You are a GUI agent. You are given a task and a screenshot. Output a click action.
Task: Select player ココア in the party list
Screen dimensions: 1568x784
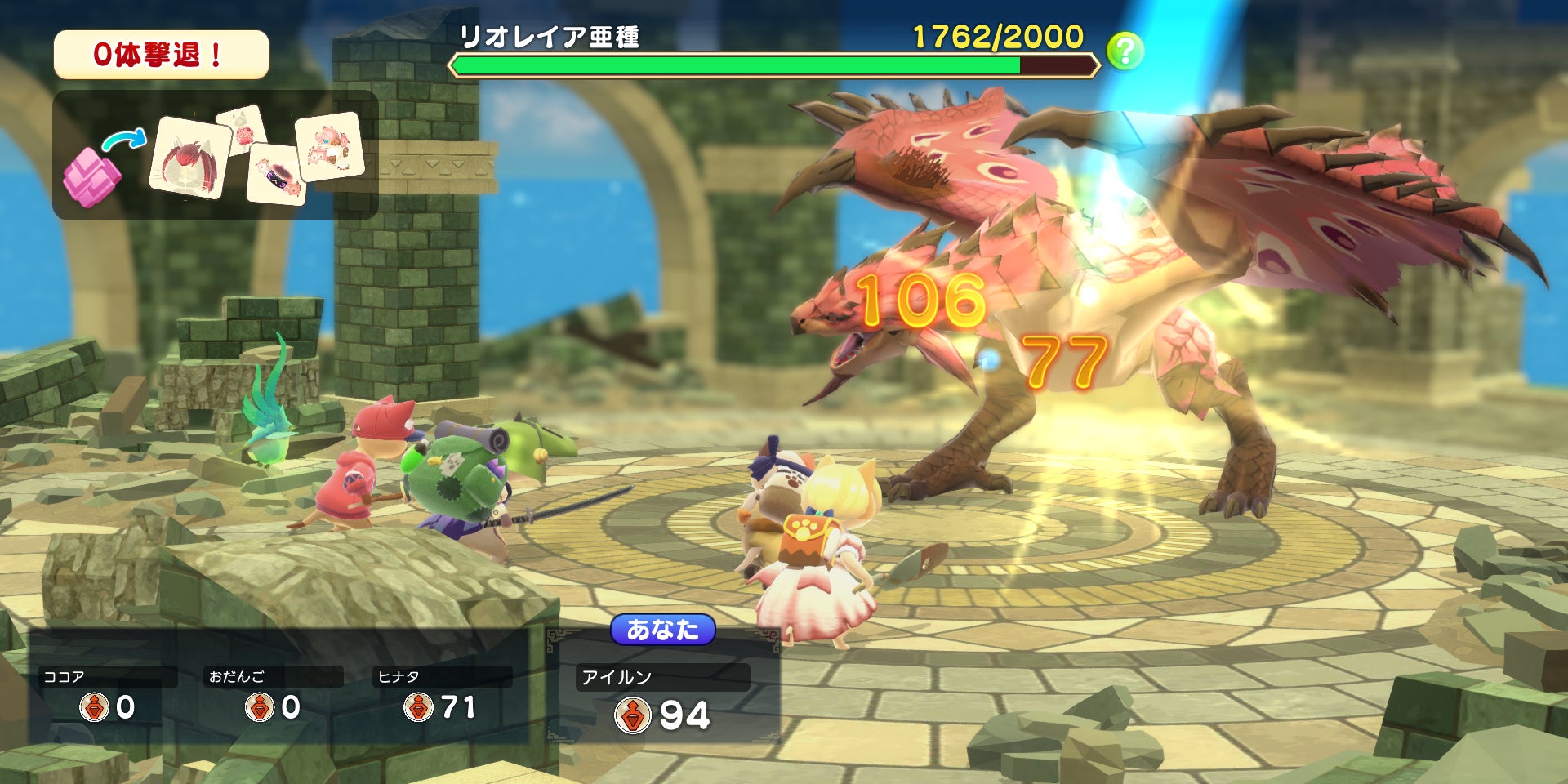pyautogui.click(x=106, y=696)
